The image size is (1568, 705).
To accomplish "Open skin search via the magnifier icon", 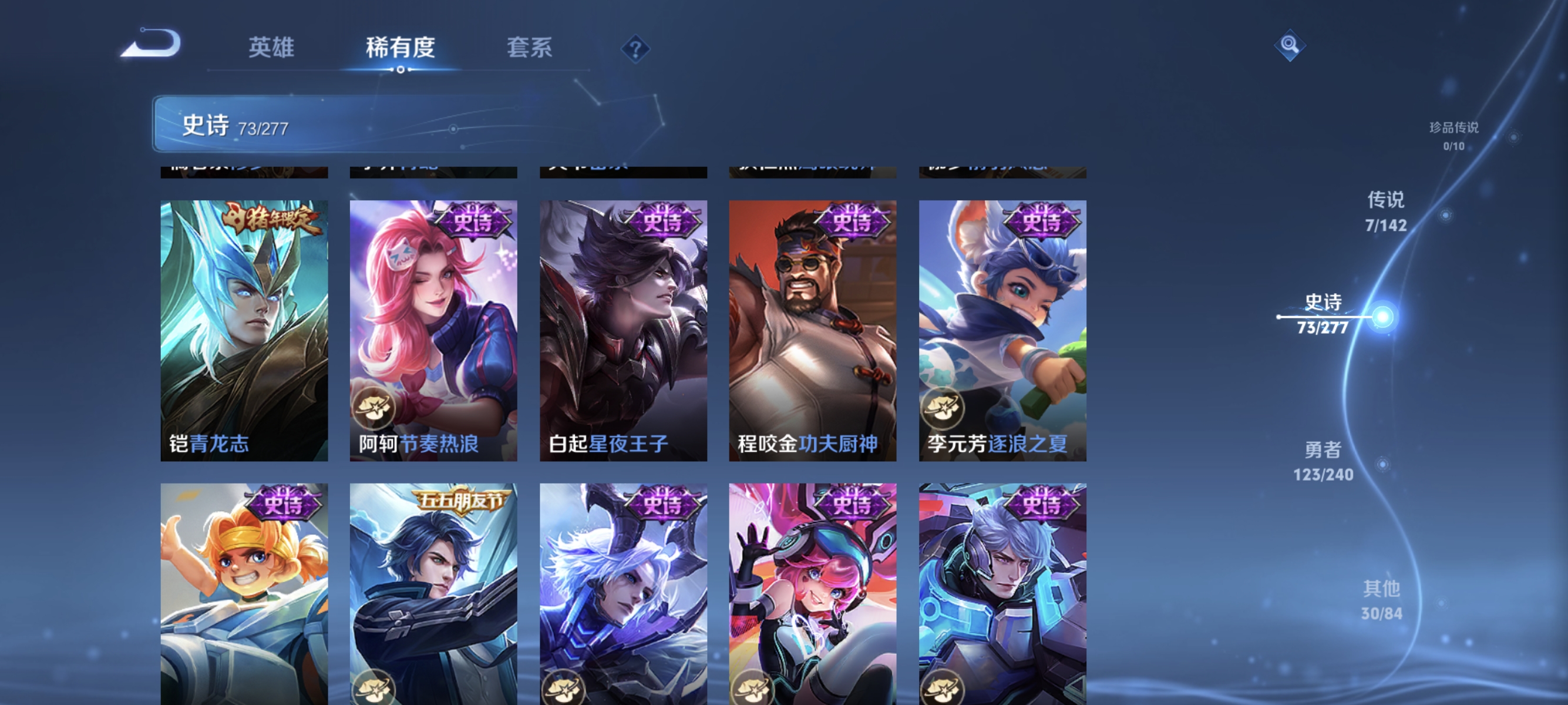I will tap(1290, 45).
